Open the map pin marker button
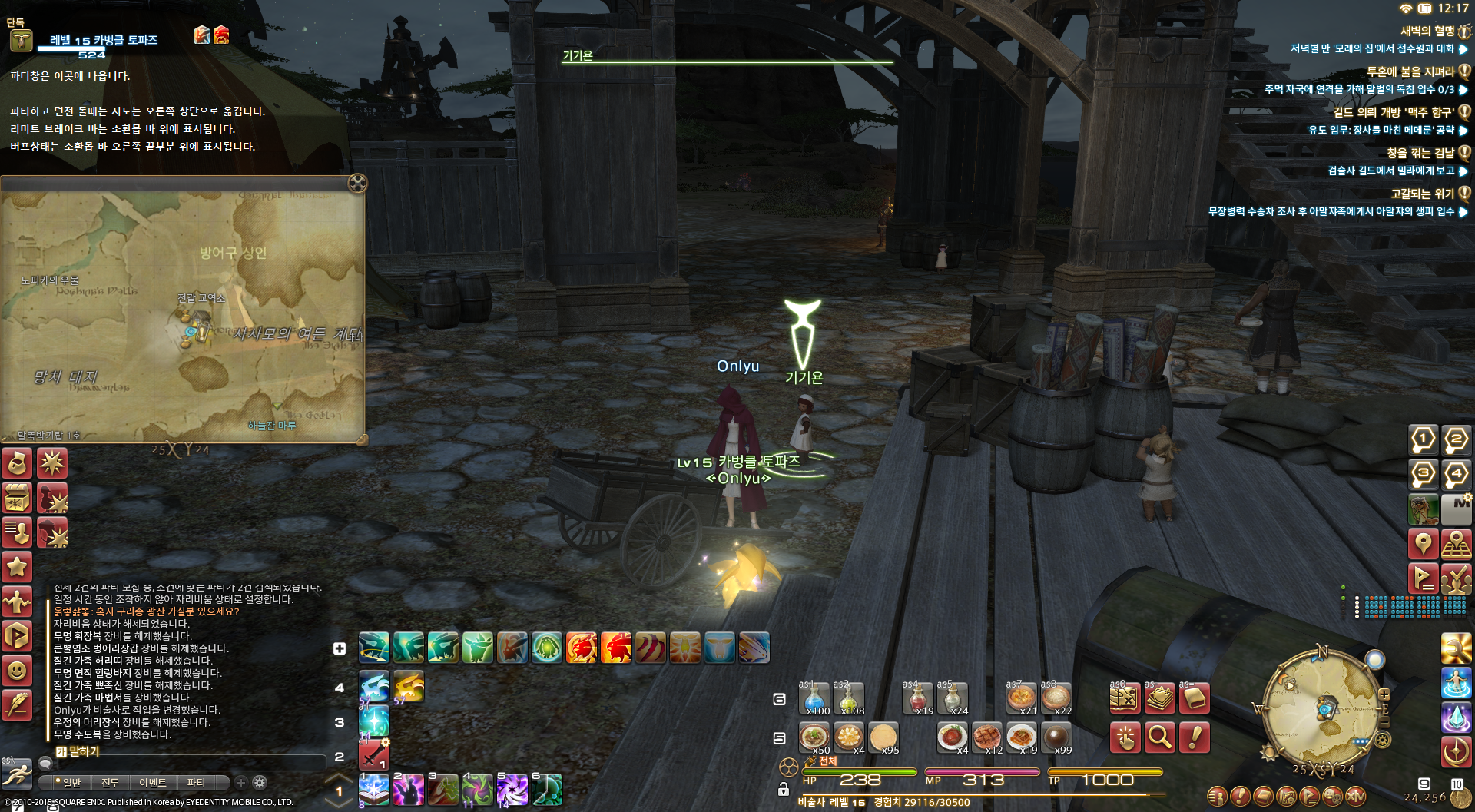Image resolution: width=1475 pixels, height=812 pixels. click(x=1423, y=544)
